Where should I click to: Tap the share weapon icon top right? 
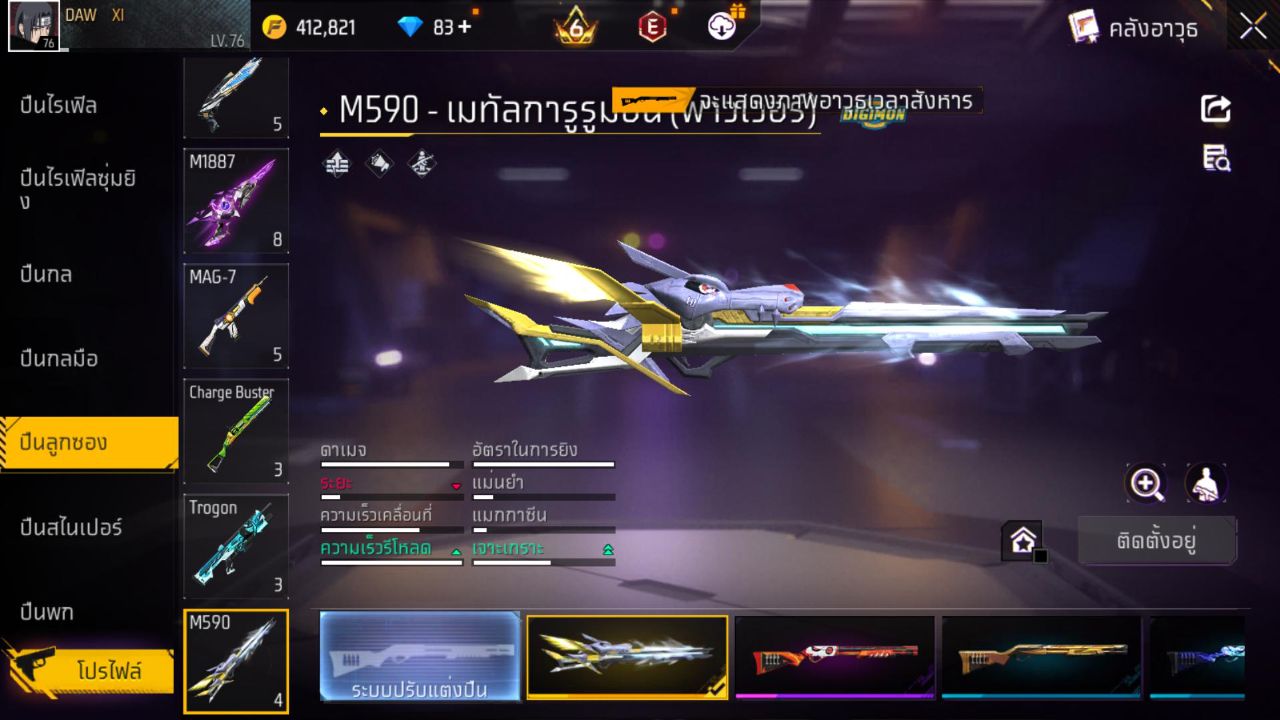[1216, 110]
